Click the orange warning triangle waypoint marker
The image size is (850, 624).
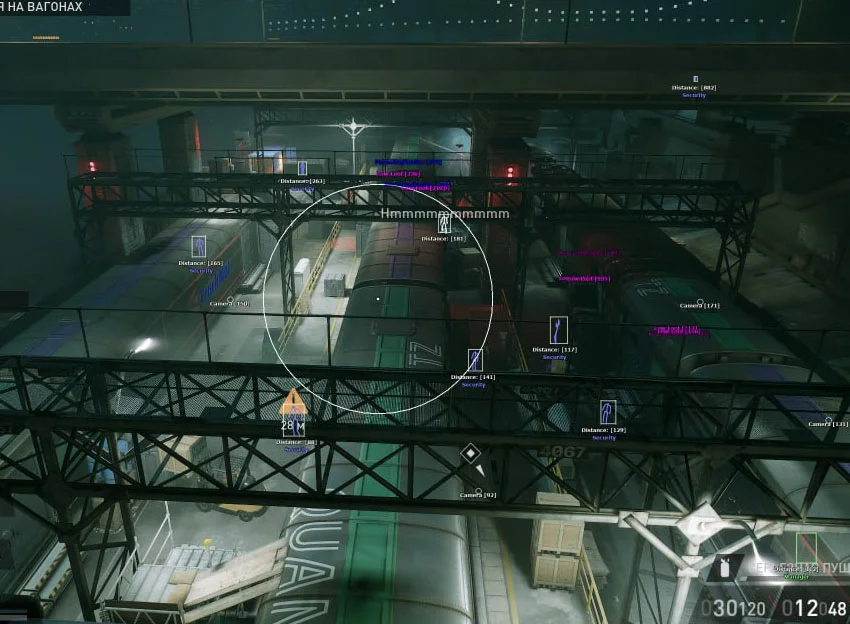[292, 403]
